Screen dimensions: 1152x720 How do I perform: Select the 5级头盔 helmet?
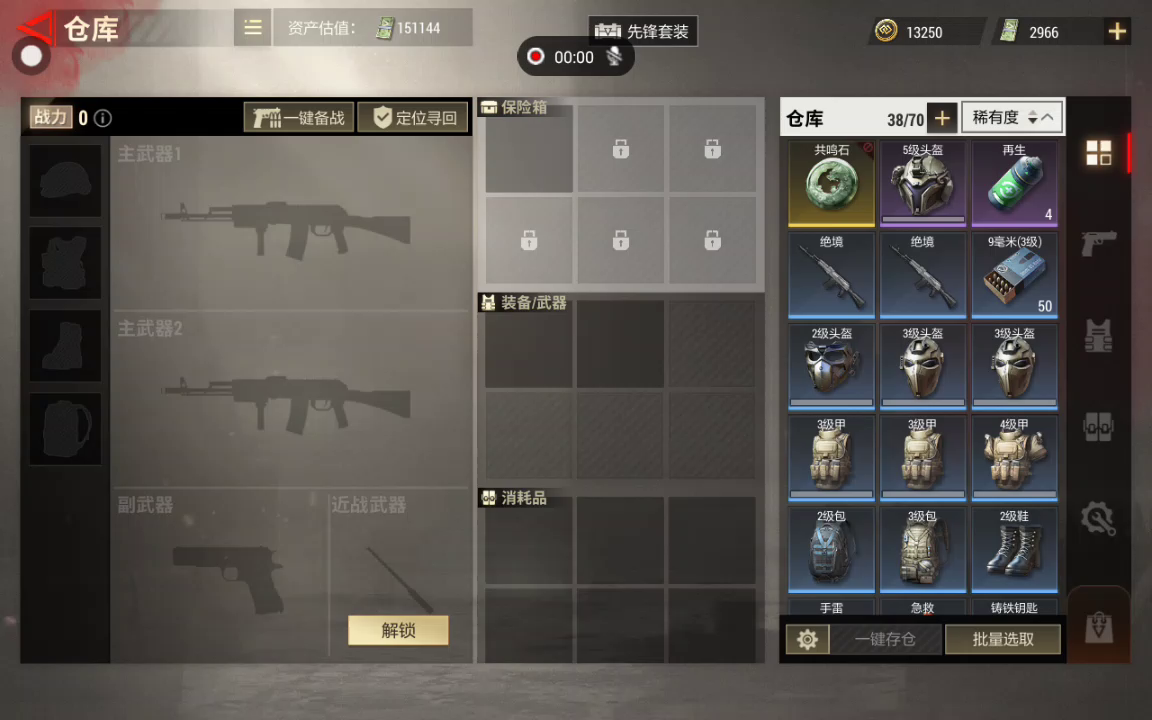(x=923, y=184)
